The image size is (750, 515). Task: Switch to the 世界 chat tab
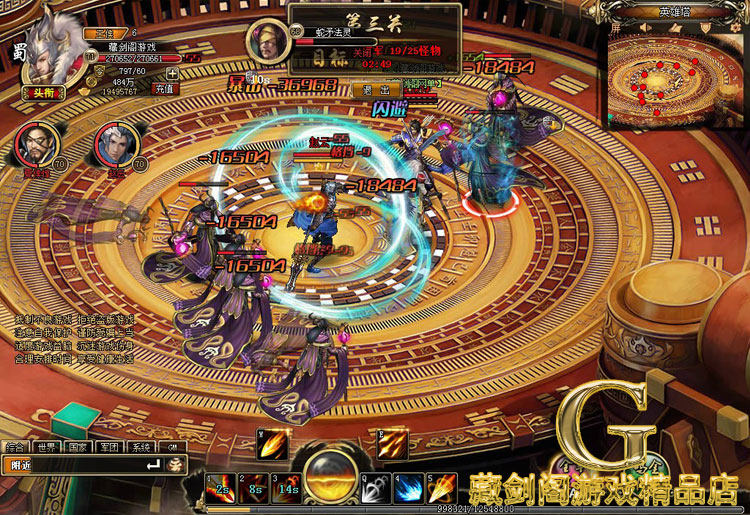click(x=46, y=447)
